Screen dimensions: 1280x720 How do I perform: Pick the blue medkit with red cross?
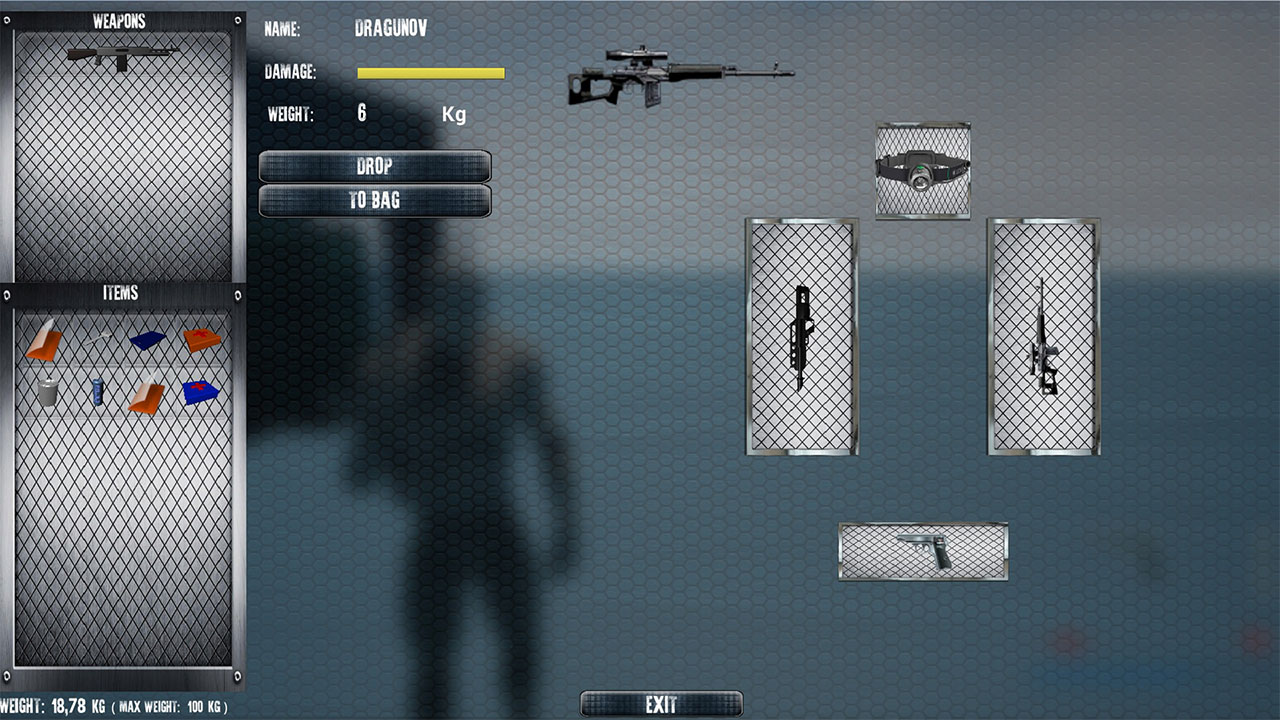pyautogui.click(x=201, y=392)
